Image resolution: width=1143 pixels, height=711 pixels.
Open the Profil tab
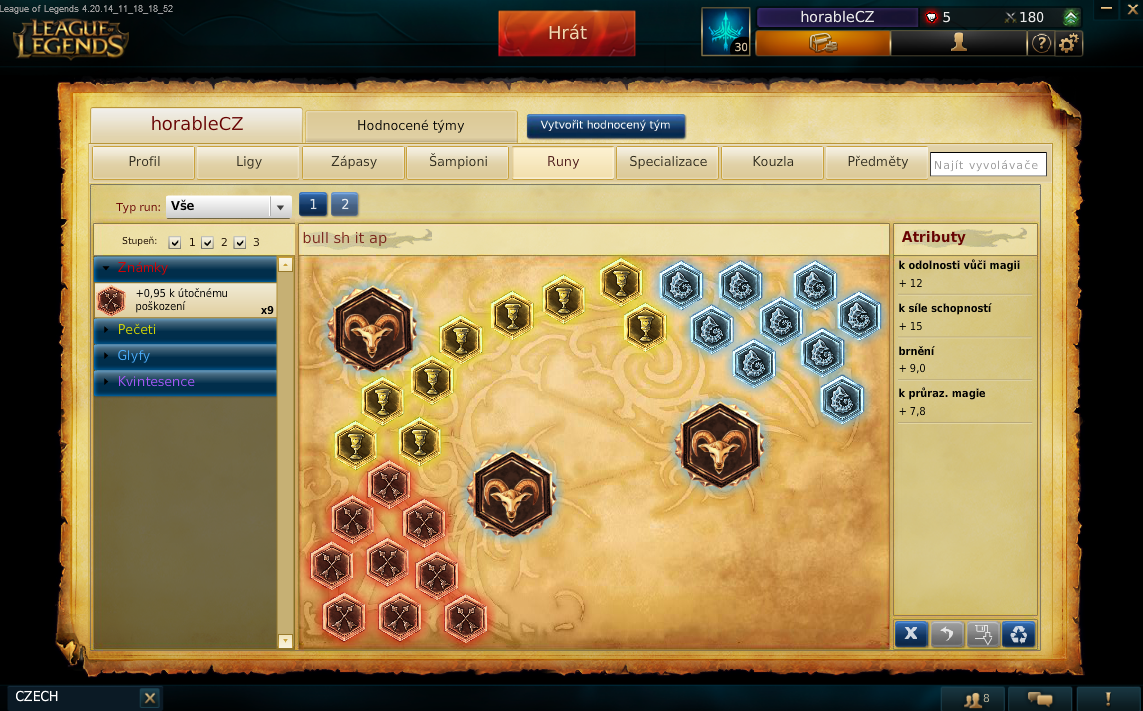tap(144, 162)
